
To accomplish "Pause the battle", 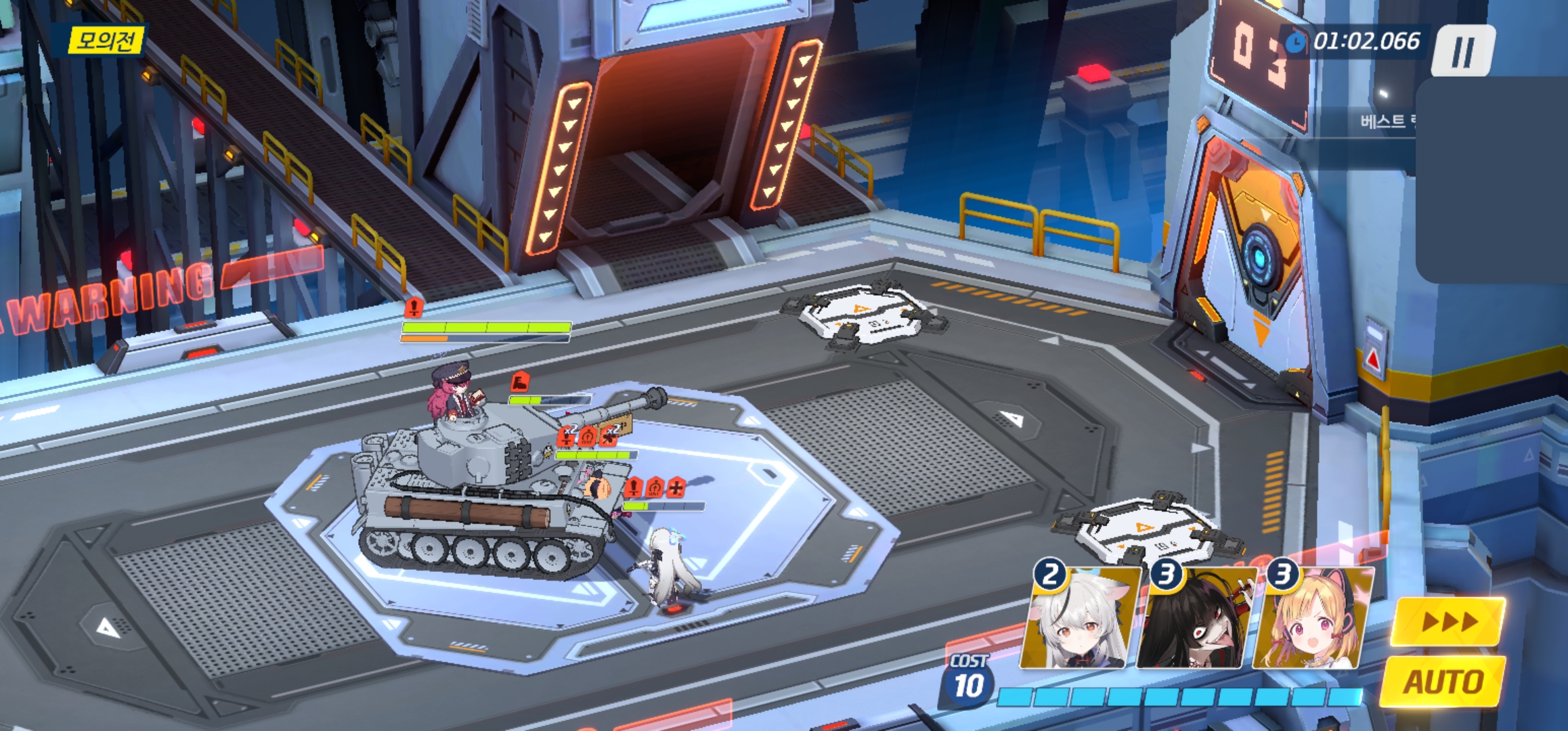I will (x=1462, y=51).
